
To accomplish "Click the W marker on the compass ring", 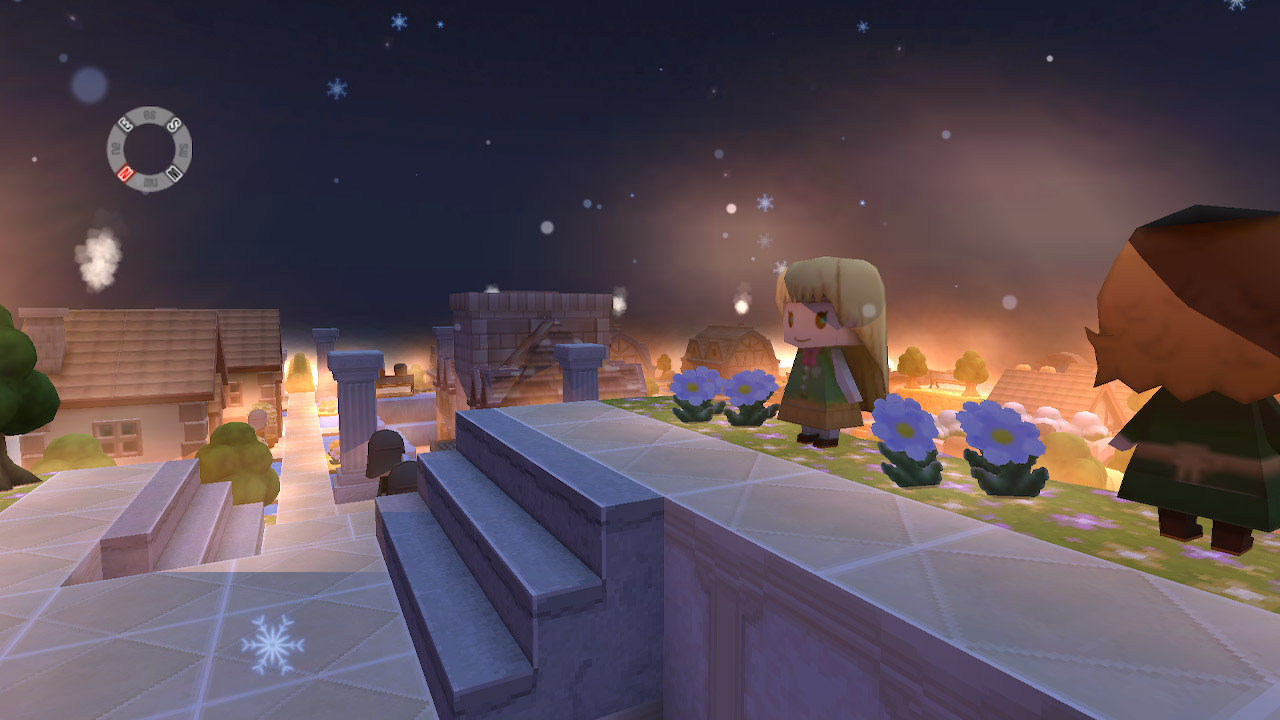I will click(x=174, y=172).
